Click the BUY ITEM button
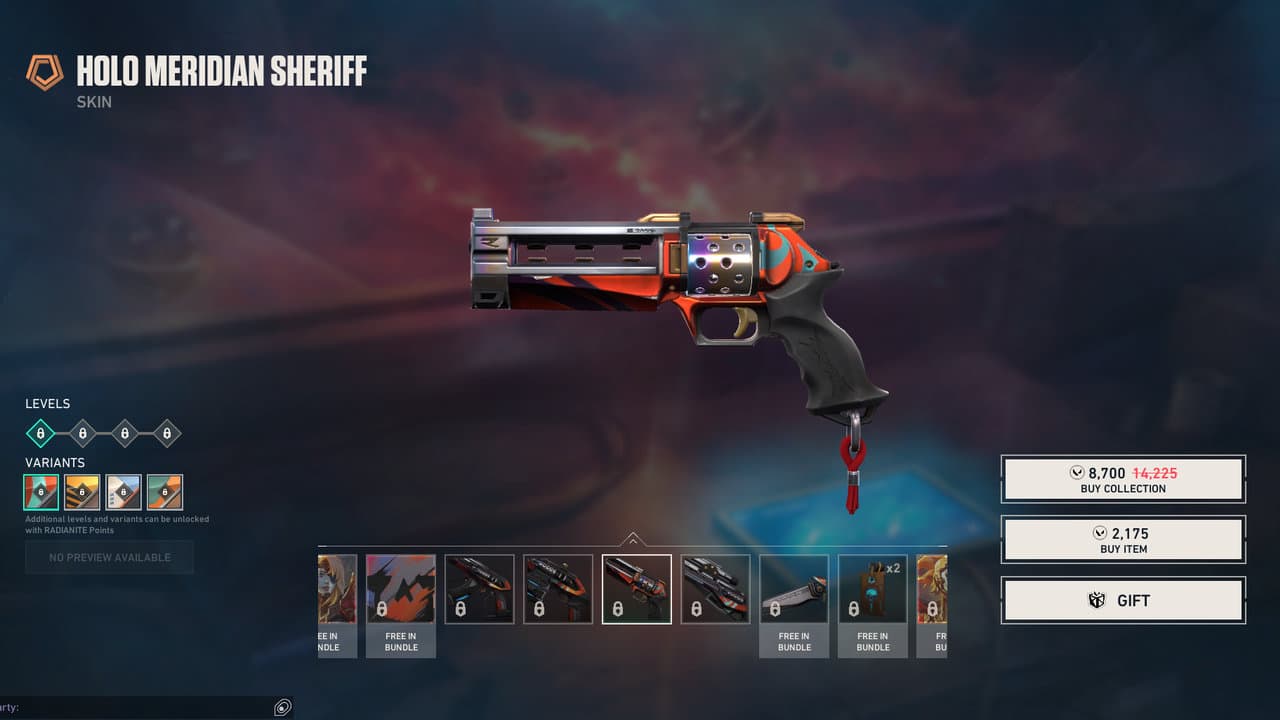 1123,540
